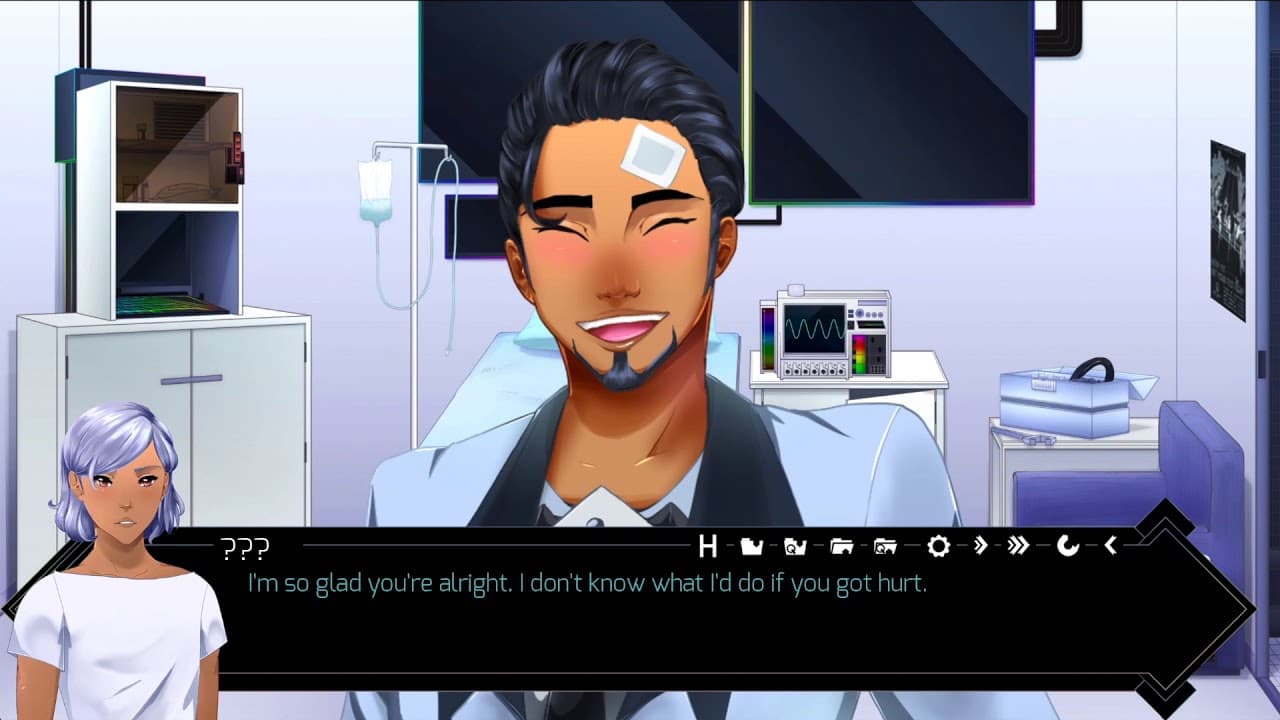Open the load game folder icon
The image size is (1280, 720).
tap(843, 545)
